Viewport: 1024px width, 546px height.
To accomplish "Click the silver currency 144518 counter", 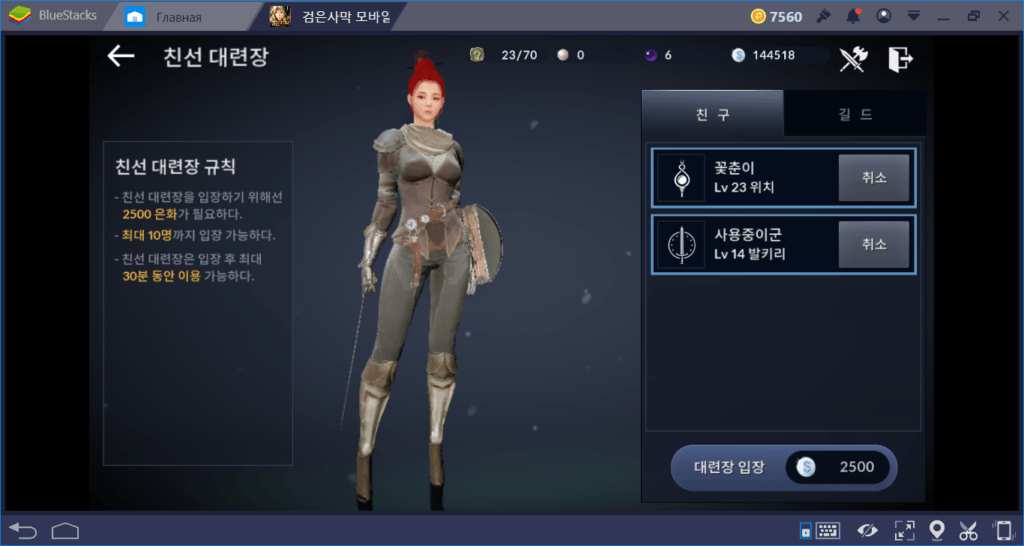I will click(775, 55).
